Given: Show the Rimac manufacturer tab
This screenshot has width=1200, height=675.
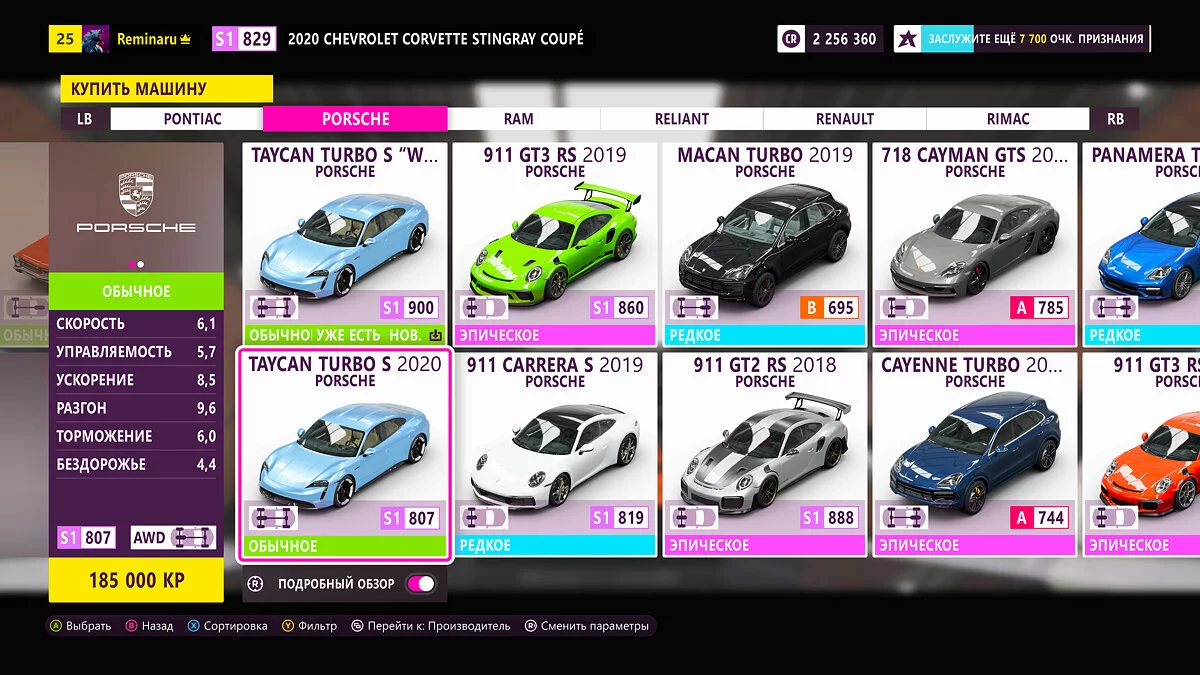Looking at the screenshot, I should (x=1007, y=119).
